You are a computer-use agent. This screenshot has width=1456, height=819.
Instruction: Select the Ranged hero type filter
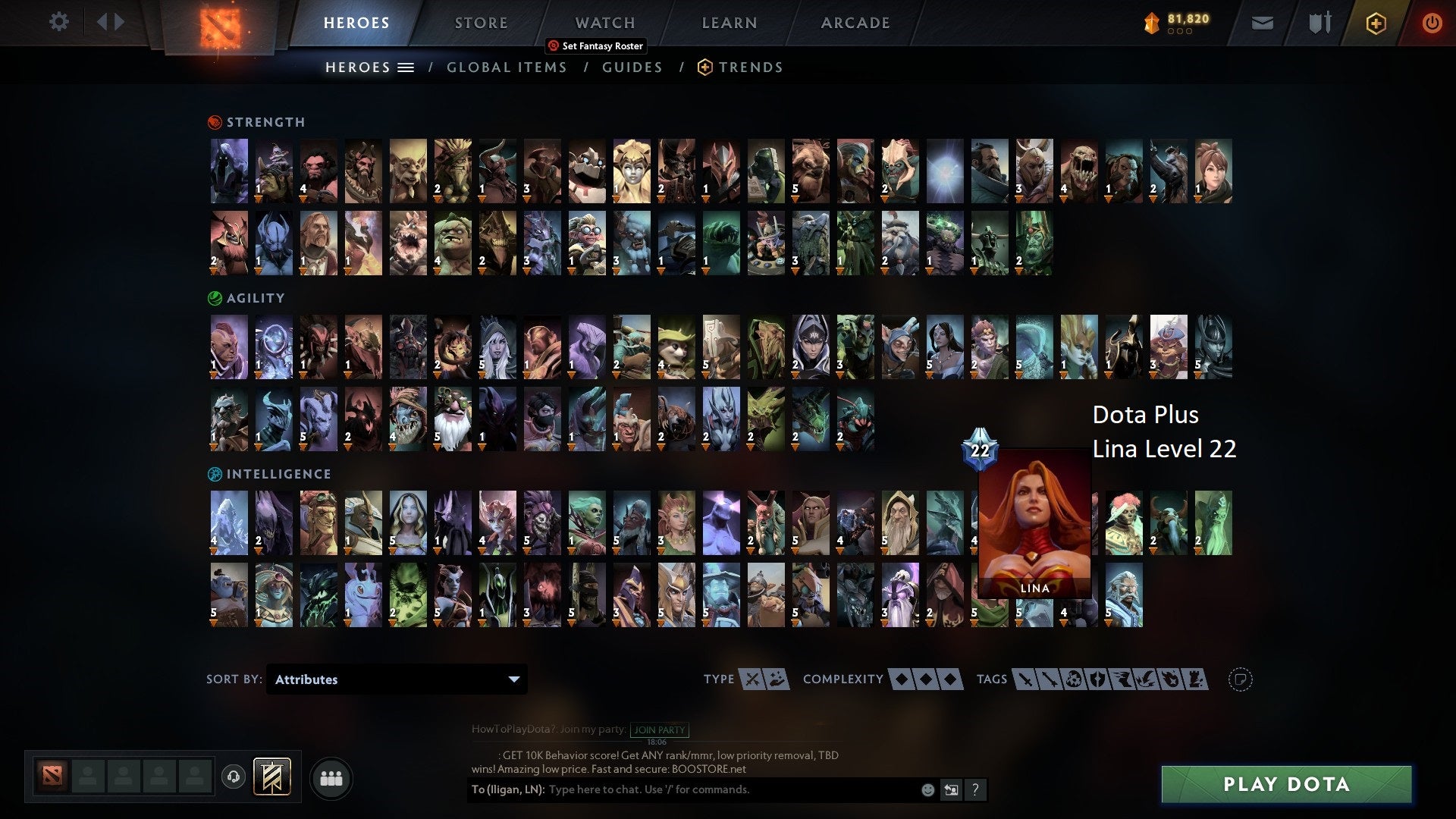pos(774,679)
